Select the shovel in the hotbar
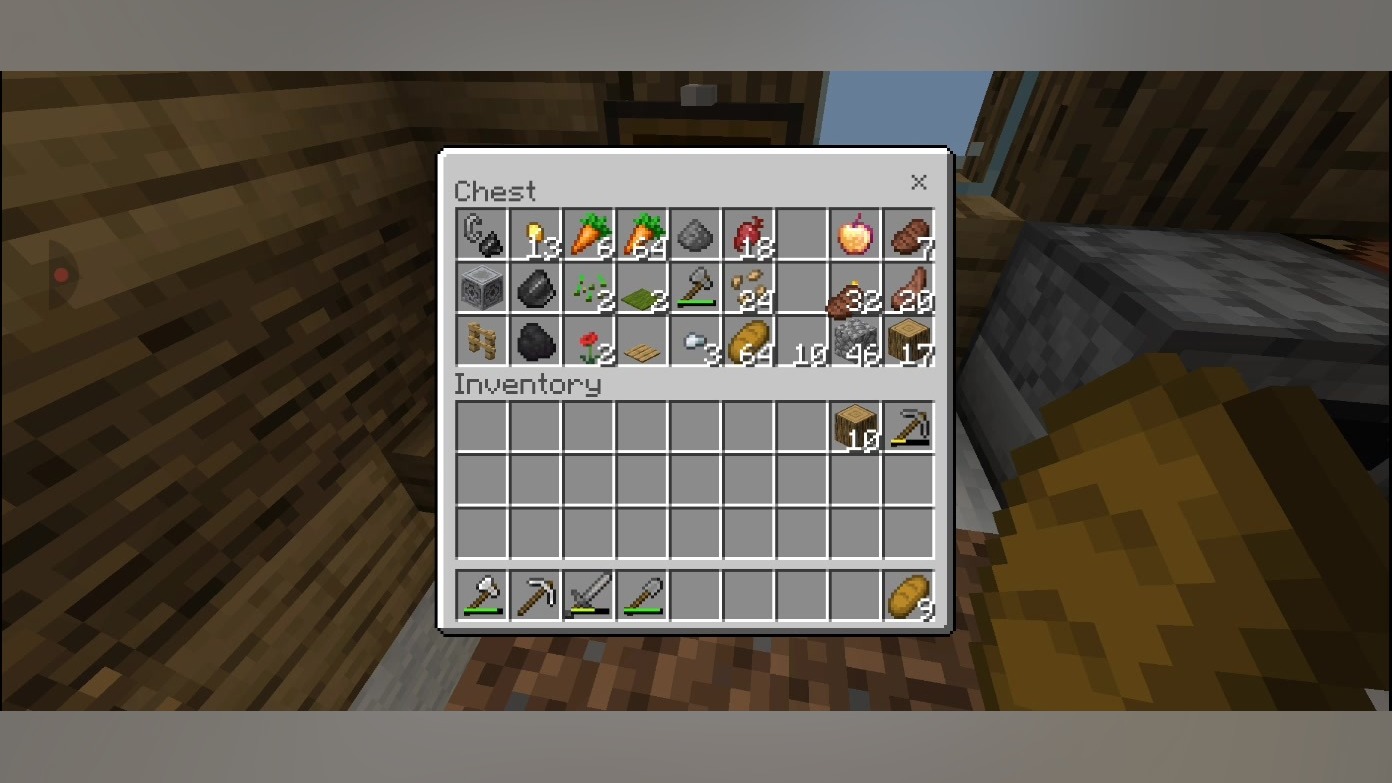This screenshot has width=1392, height=783. tap(643, 596)
